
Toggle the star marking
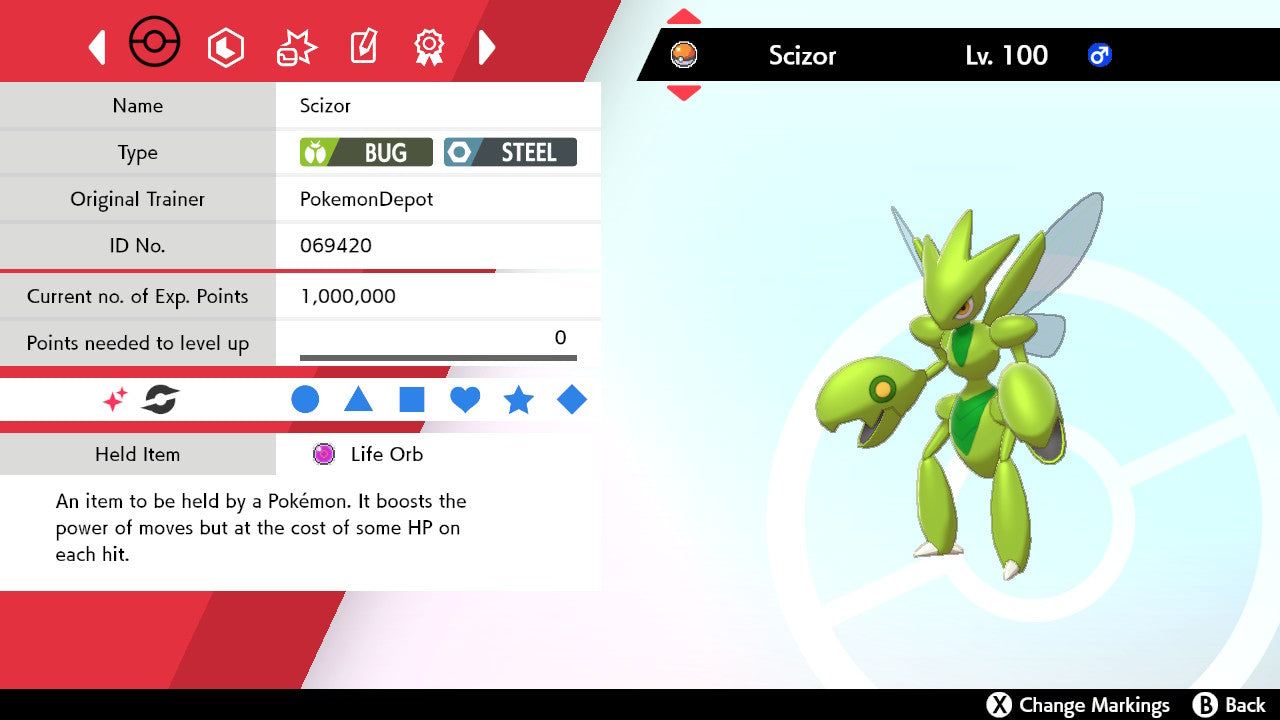click(x=518, y=400)
